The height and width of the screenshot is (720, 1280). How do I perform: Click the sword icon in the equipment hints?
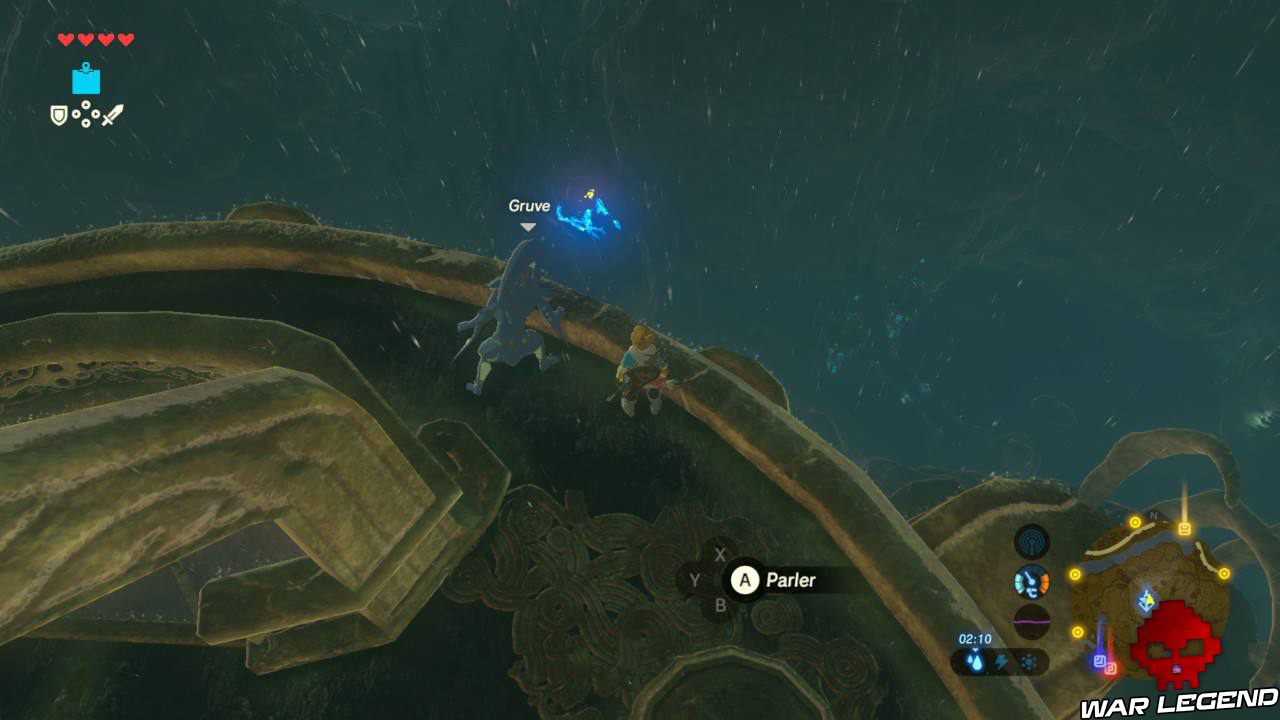tap(113, 115)
